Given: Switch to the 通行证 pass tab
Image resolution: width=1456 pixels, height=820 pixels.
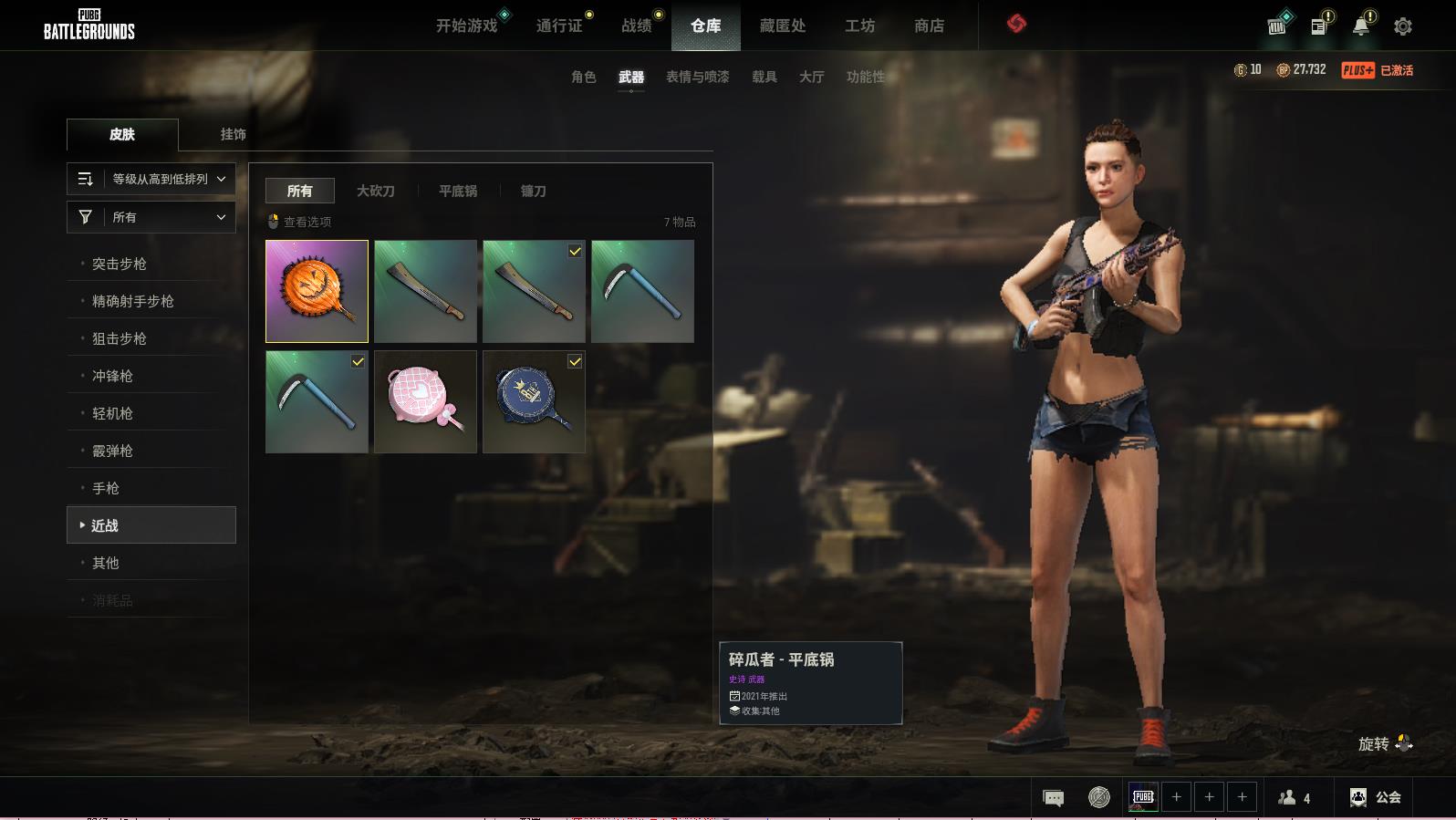Looking at the screenshot, I should point(559,26).
